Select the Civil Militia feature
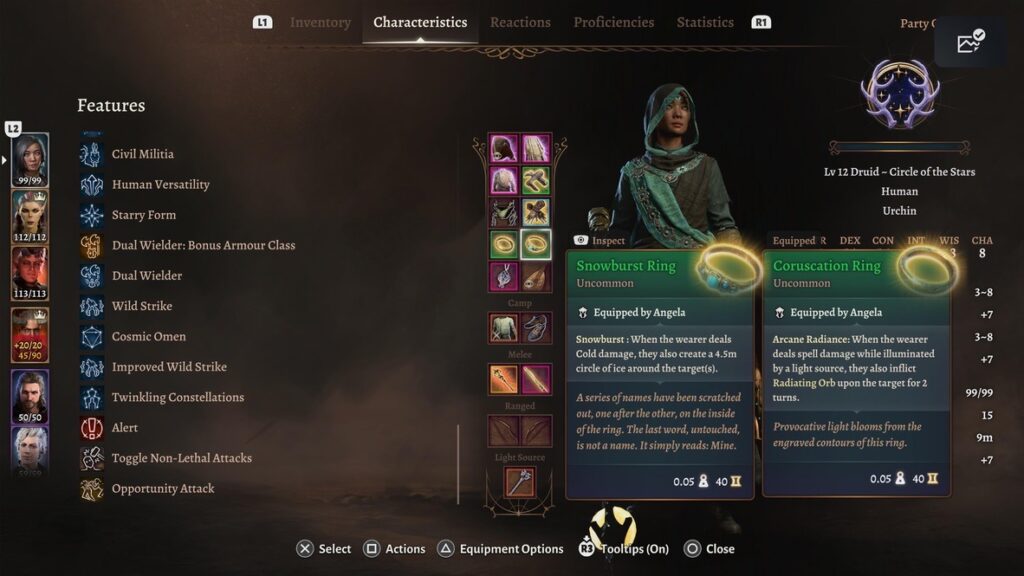Viewport: 1024px width, 576px height. [142, 154]
